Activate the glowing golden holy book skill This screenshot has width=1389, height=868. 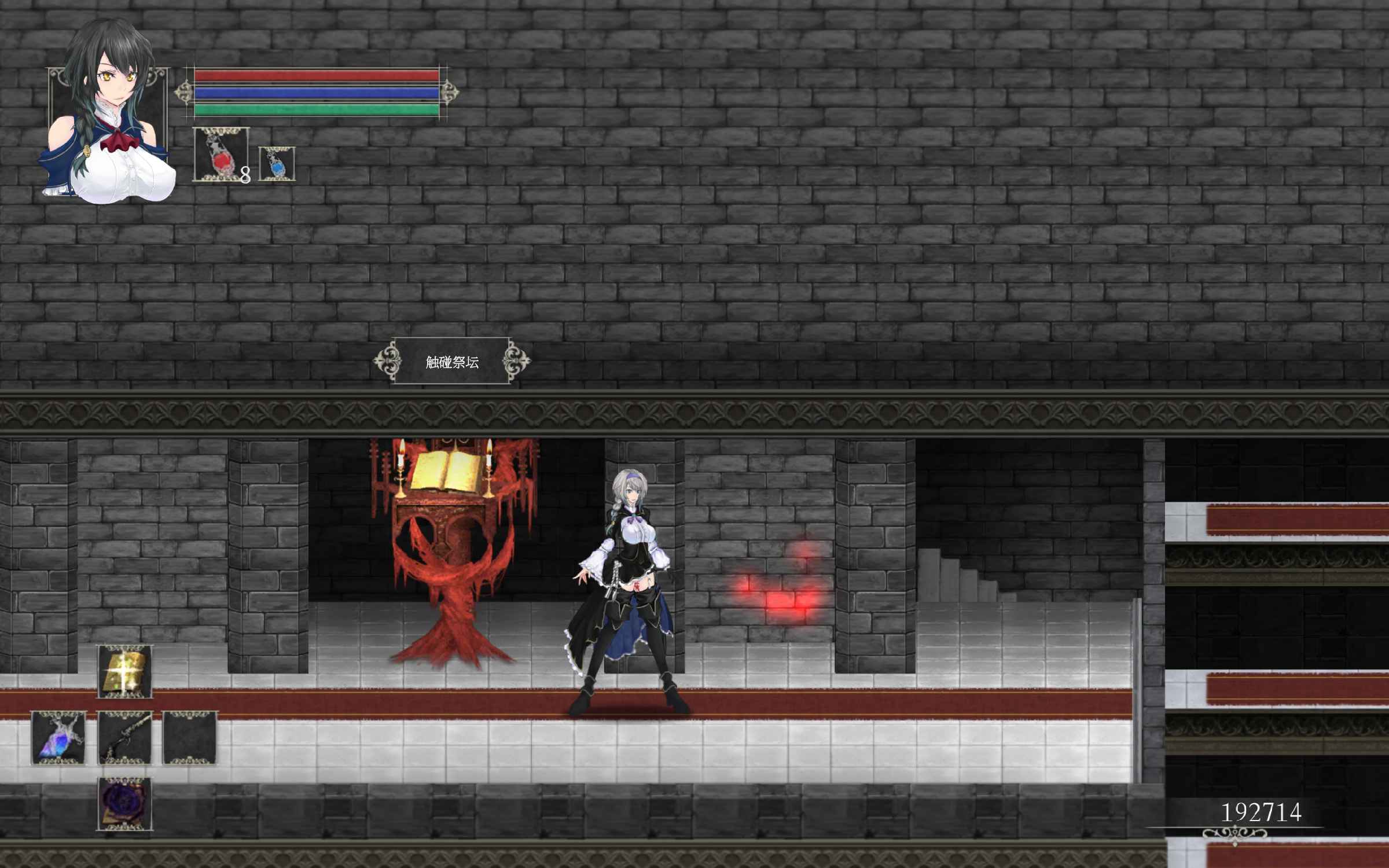pos(124,671)
